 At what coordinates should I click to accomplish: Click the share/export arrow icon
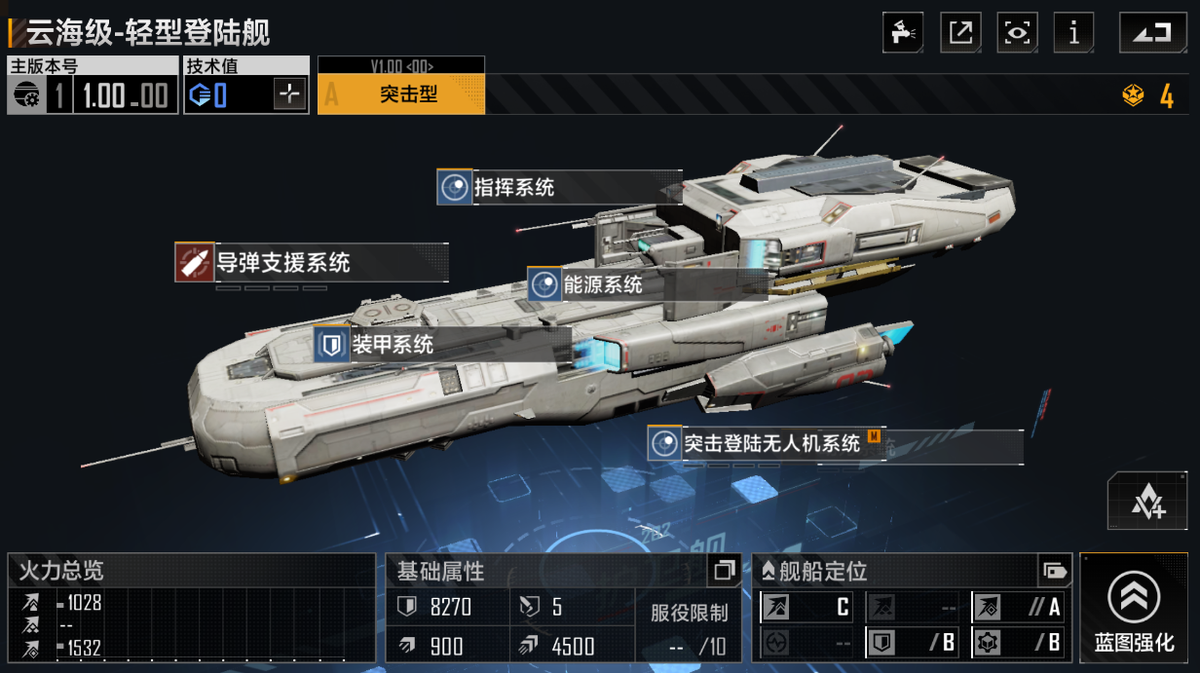[x=960, y=33]
